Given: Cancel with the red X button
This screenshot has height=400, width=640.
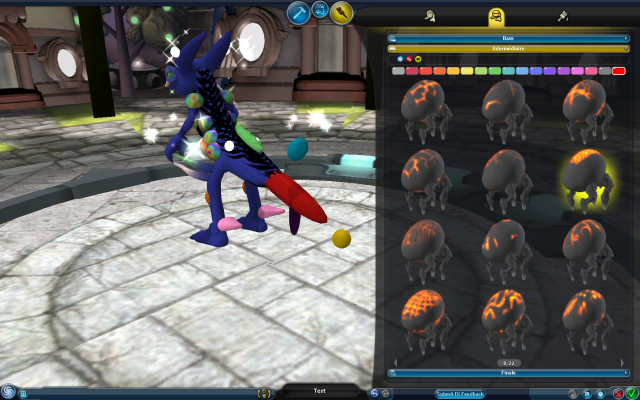Looking at the screenshot, I should 619,393.
